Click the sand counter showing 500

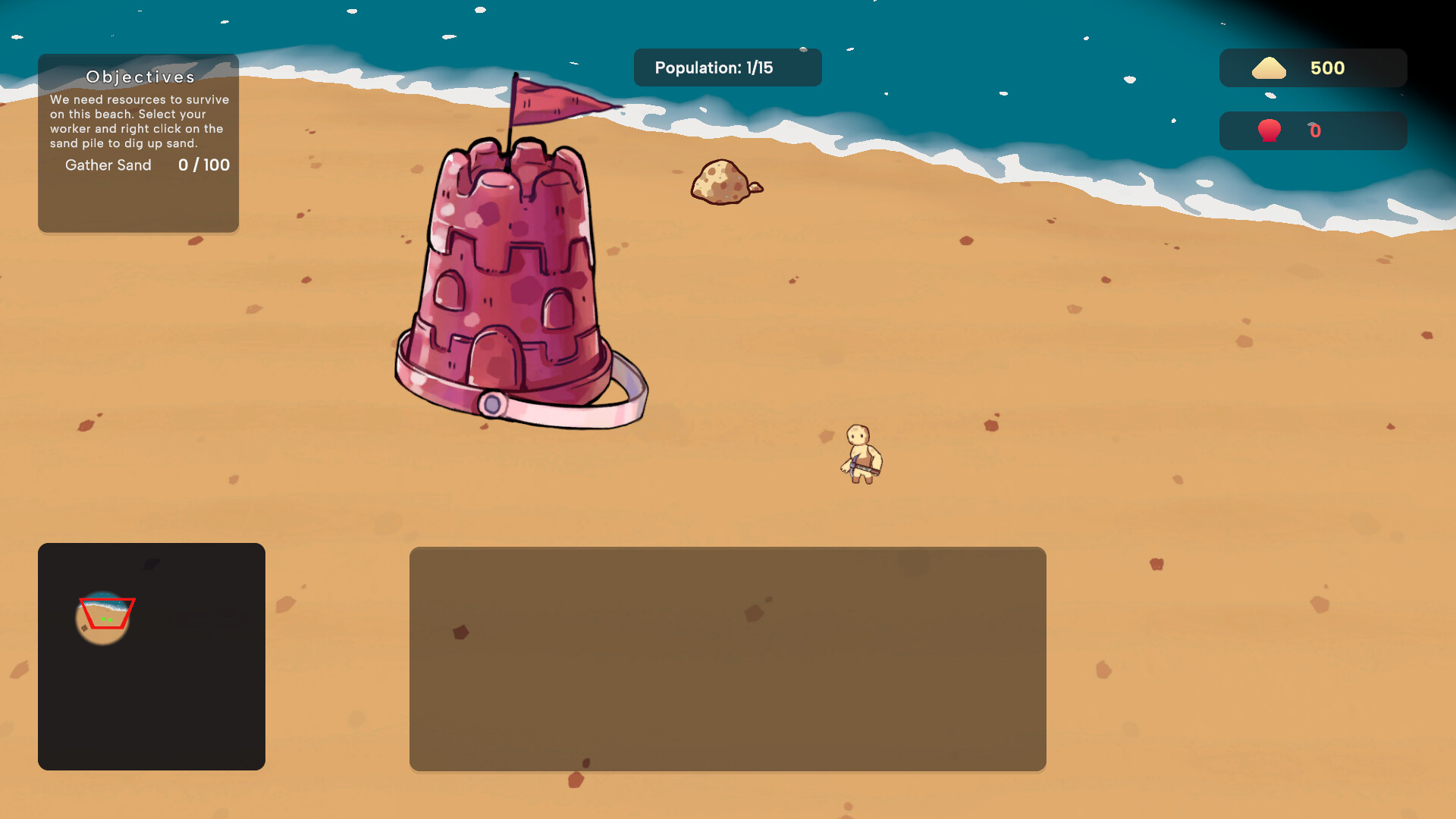[x=1326, y=67]
